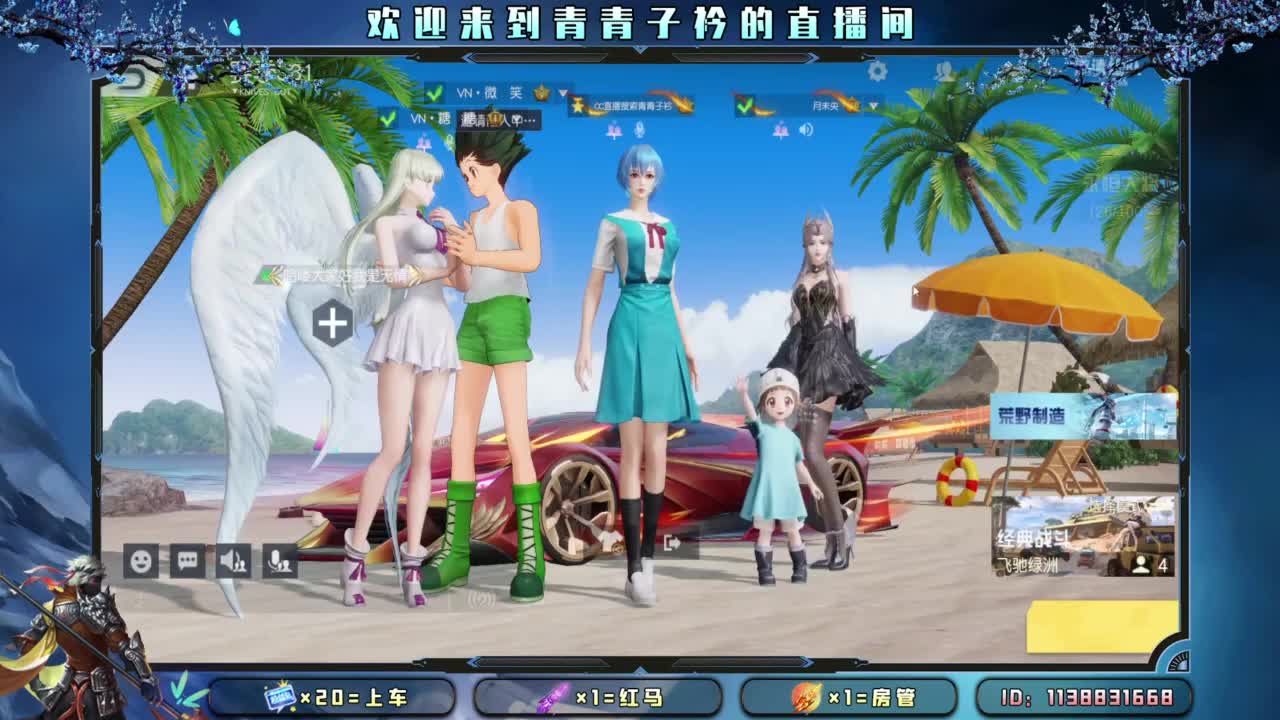Toggle the ready checkmark for 月未央

745,106
